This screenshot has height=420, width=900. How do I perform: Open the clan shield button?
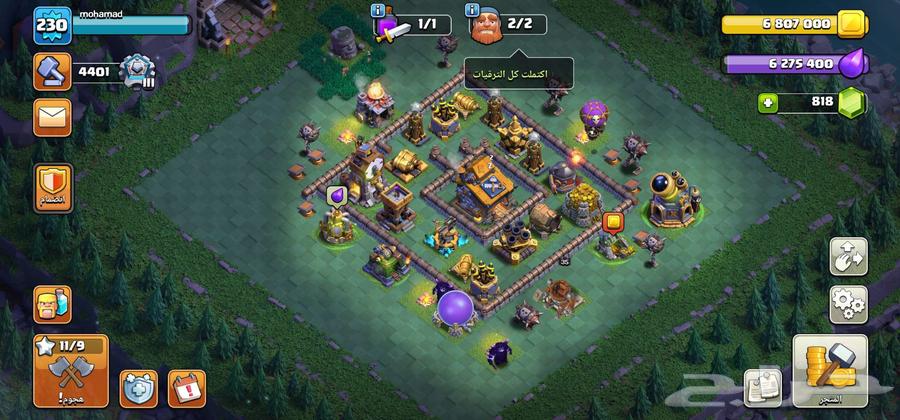pyautogui.click(x=52, y=185)
